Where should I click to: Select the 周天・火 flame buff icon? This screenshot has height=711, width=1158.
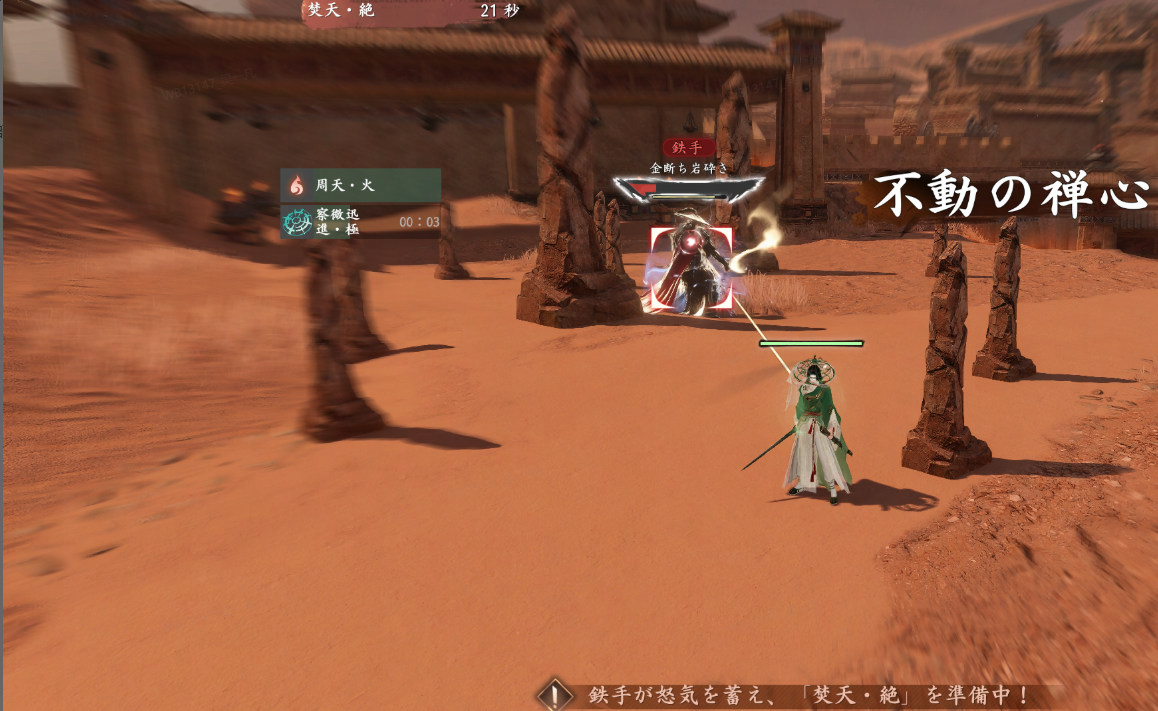tap(297, 185)
